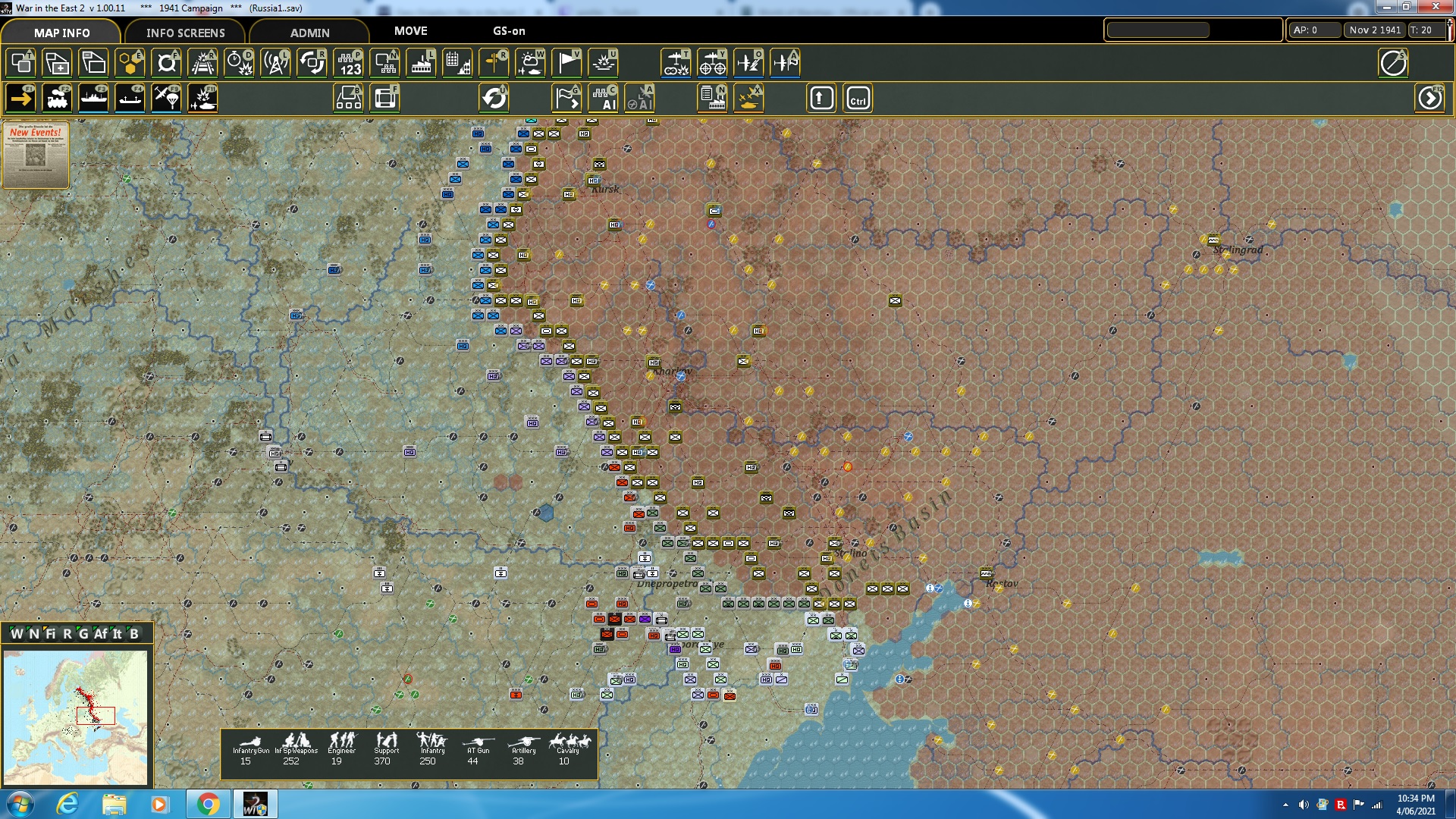
Task: Switch to F4 amphibious transport mode
Action: pyautogui.click(x=129, y=98)
